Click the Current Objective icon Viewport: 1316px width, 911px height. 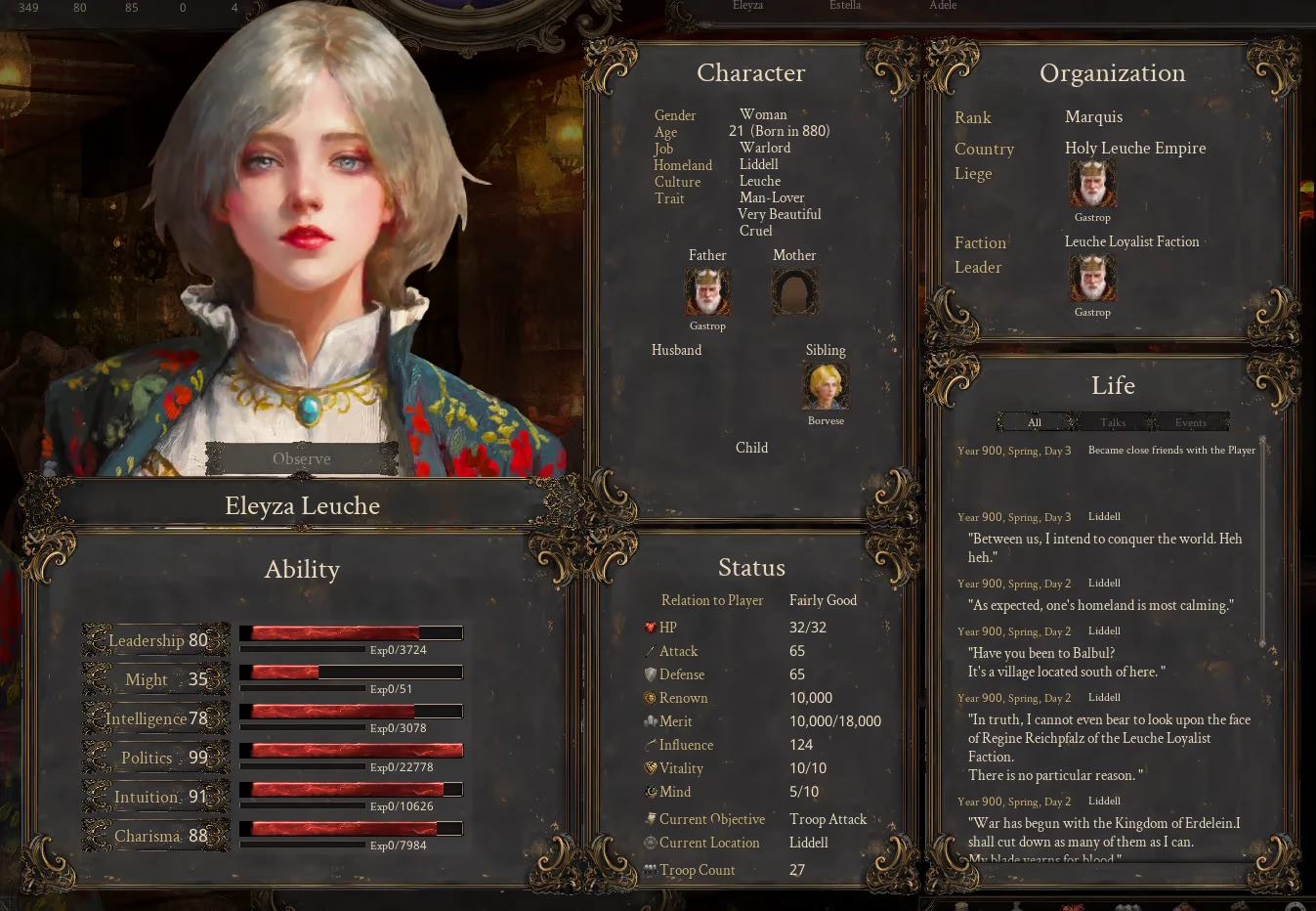650,819
